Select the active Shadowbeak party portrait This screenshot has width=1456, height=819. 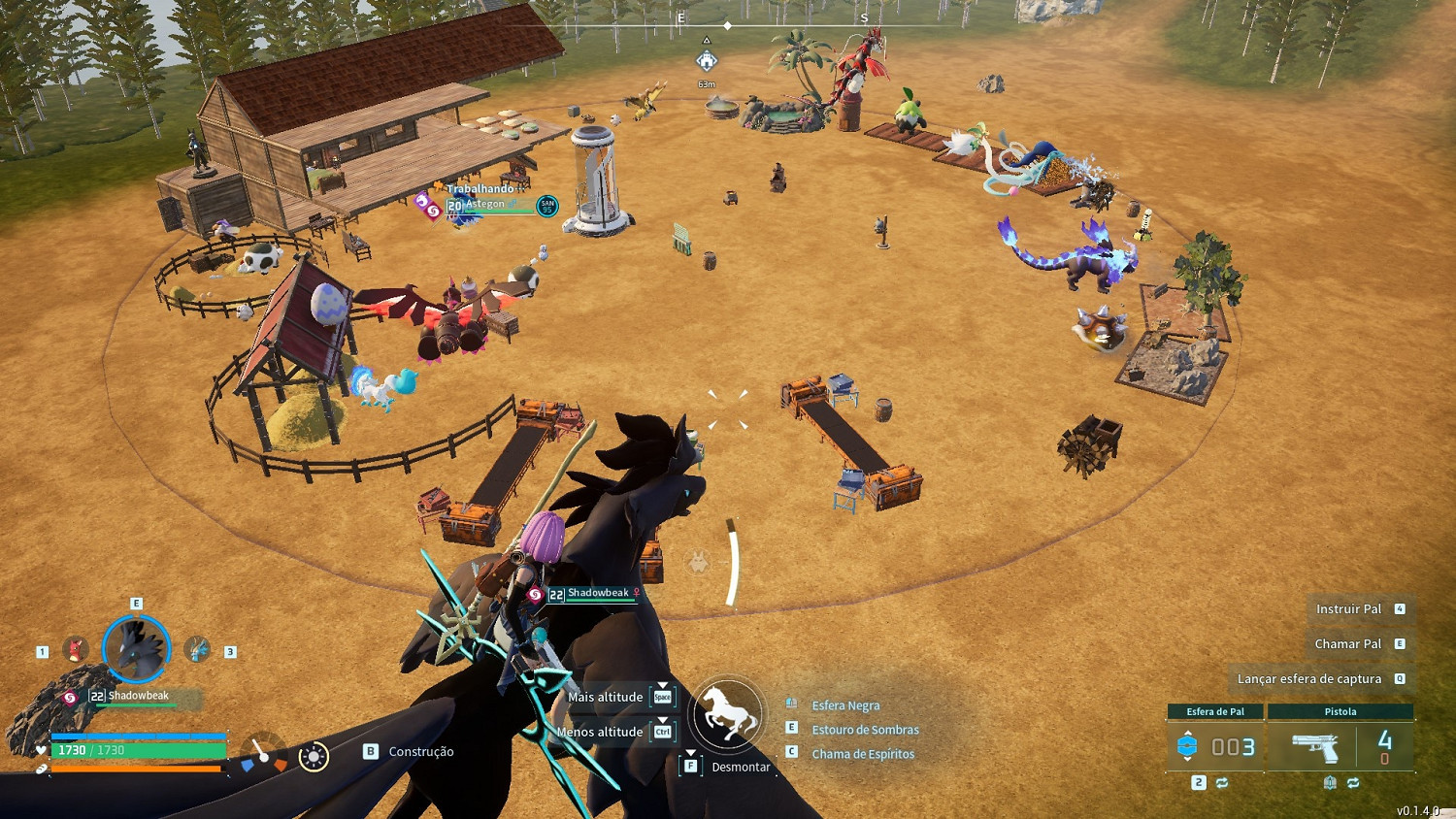click(137, 648)
